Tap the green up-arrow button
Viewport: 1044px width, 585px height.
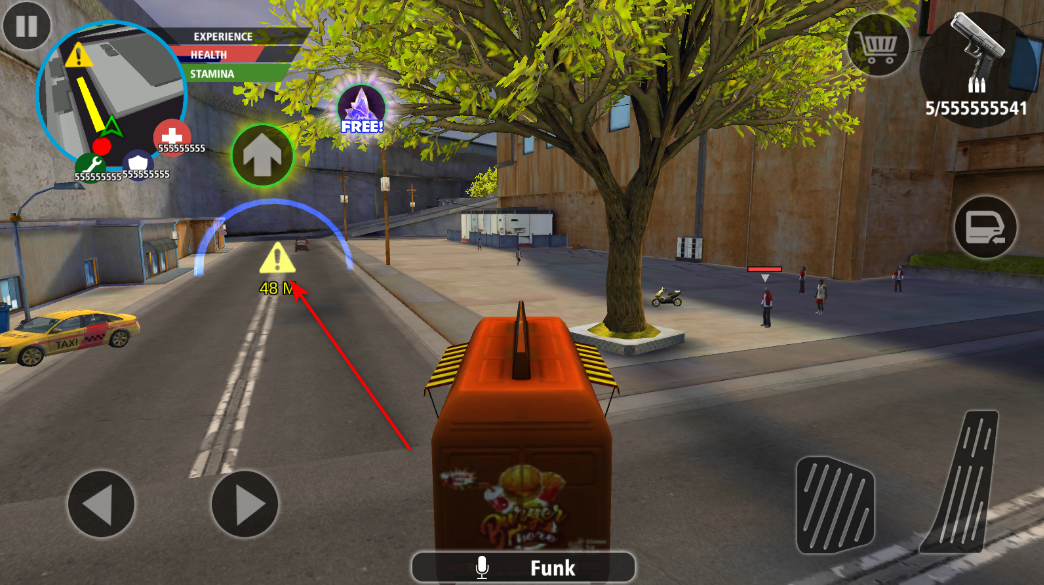(262, 155)
